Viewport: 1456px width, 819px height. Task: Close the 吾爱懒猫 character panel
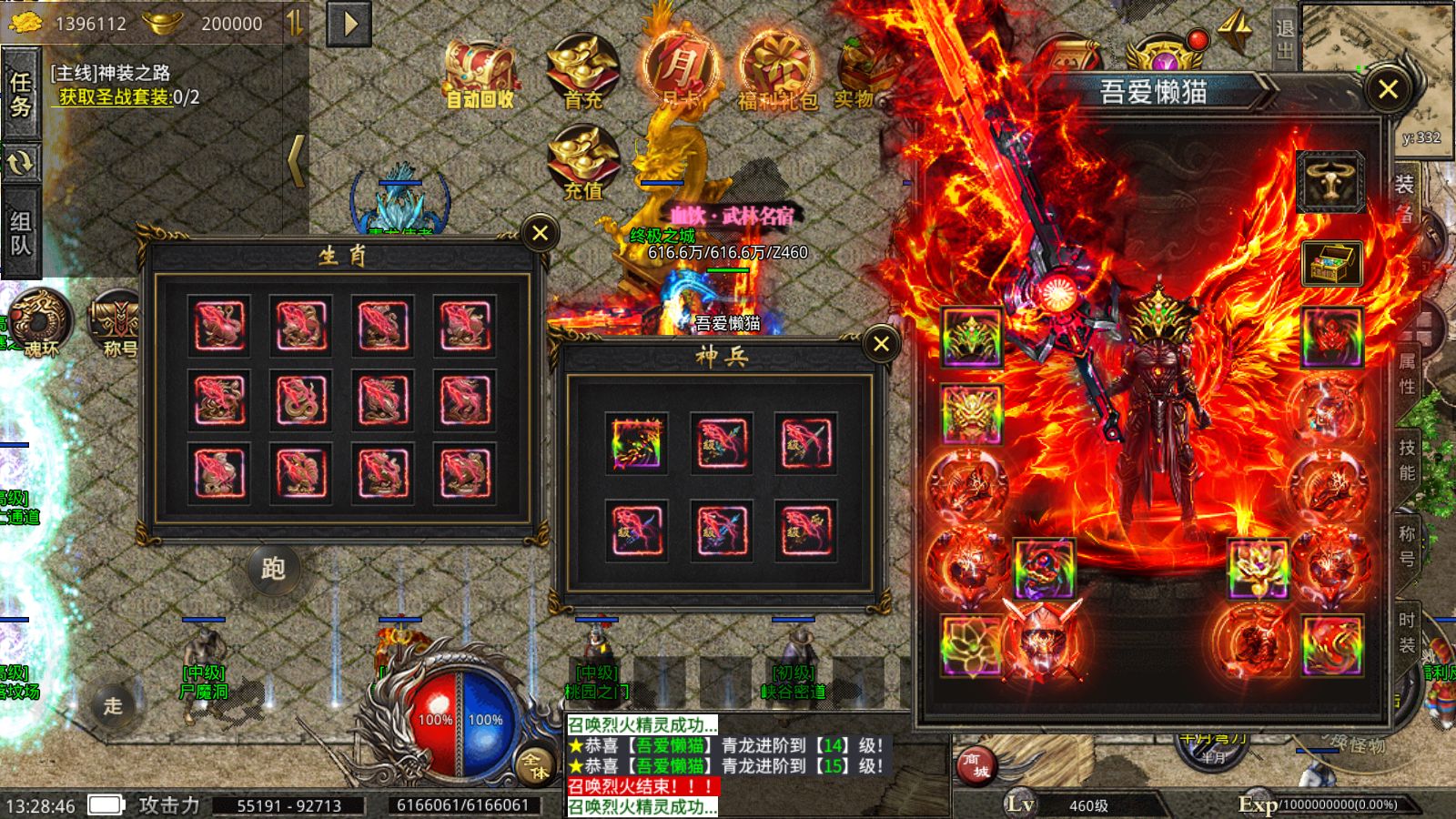click(x=1388, y=89)
